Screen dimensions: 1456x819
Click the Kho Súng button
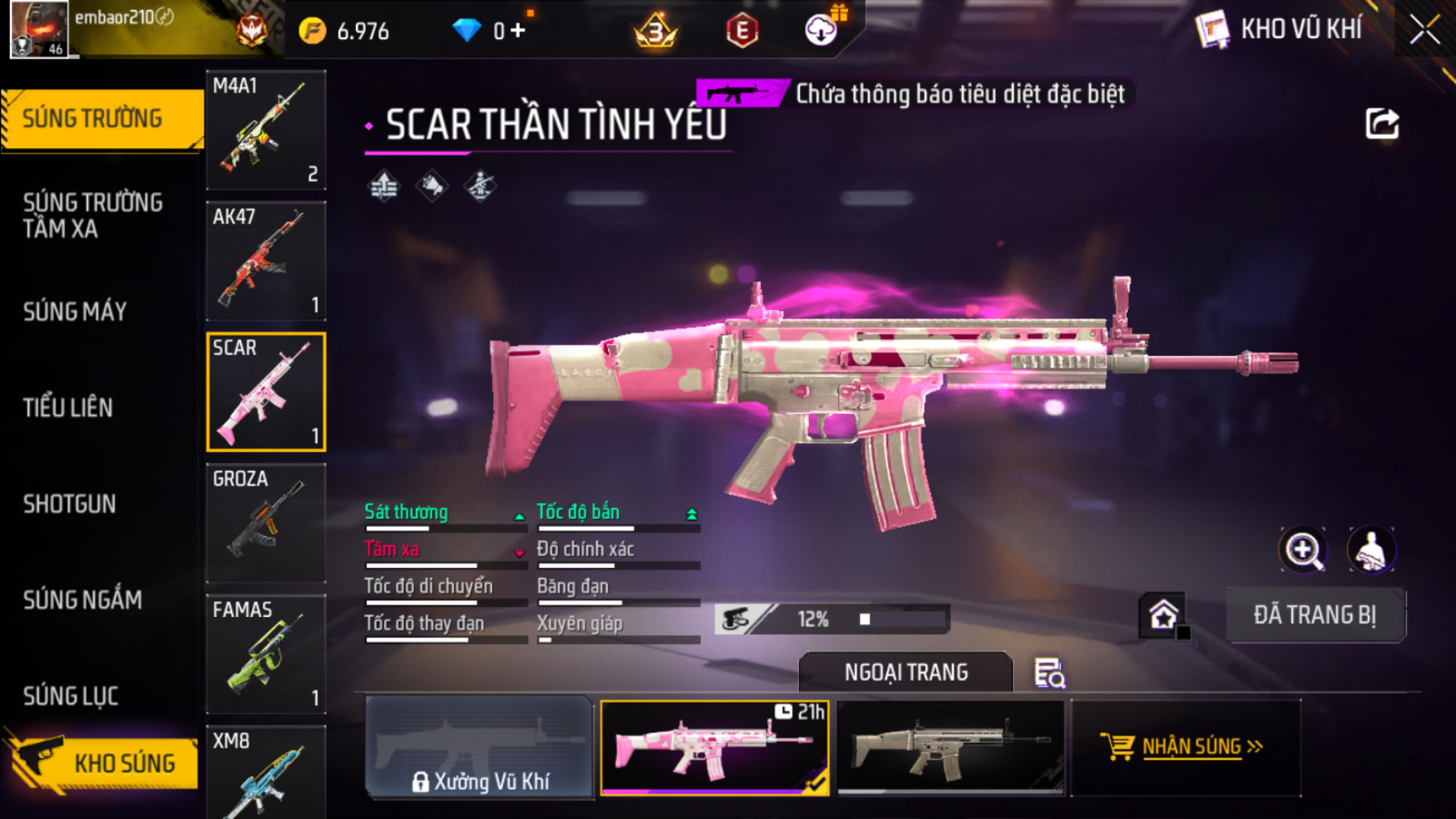[x=104, y=763]
